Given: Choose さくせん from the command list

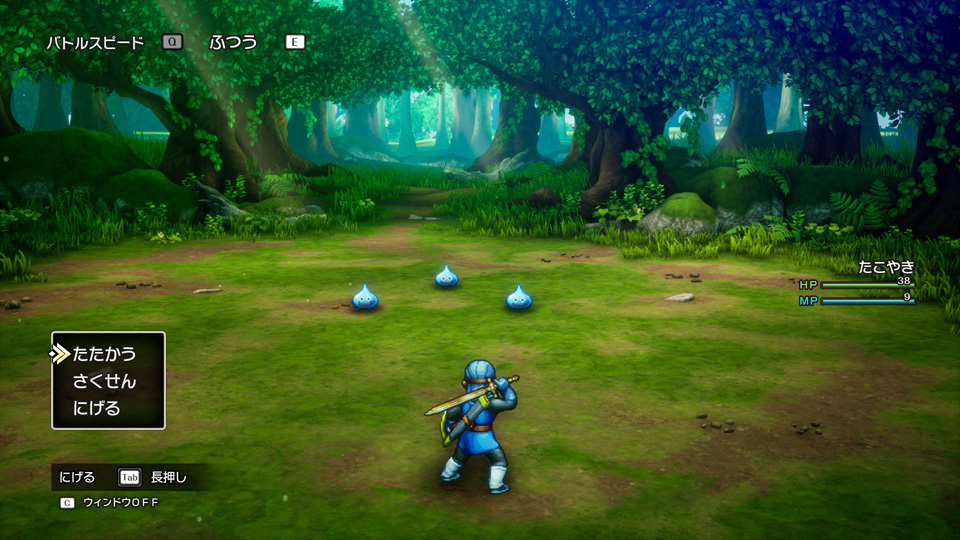Looking at the screenshot, I should tap(104, 381).
